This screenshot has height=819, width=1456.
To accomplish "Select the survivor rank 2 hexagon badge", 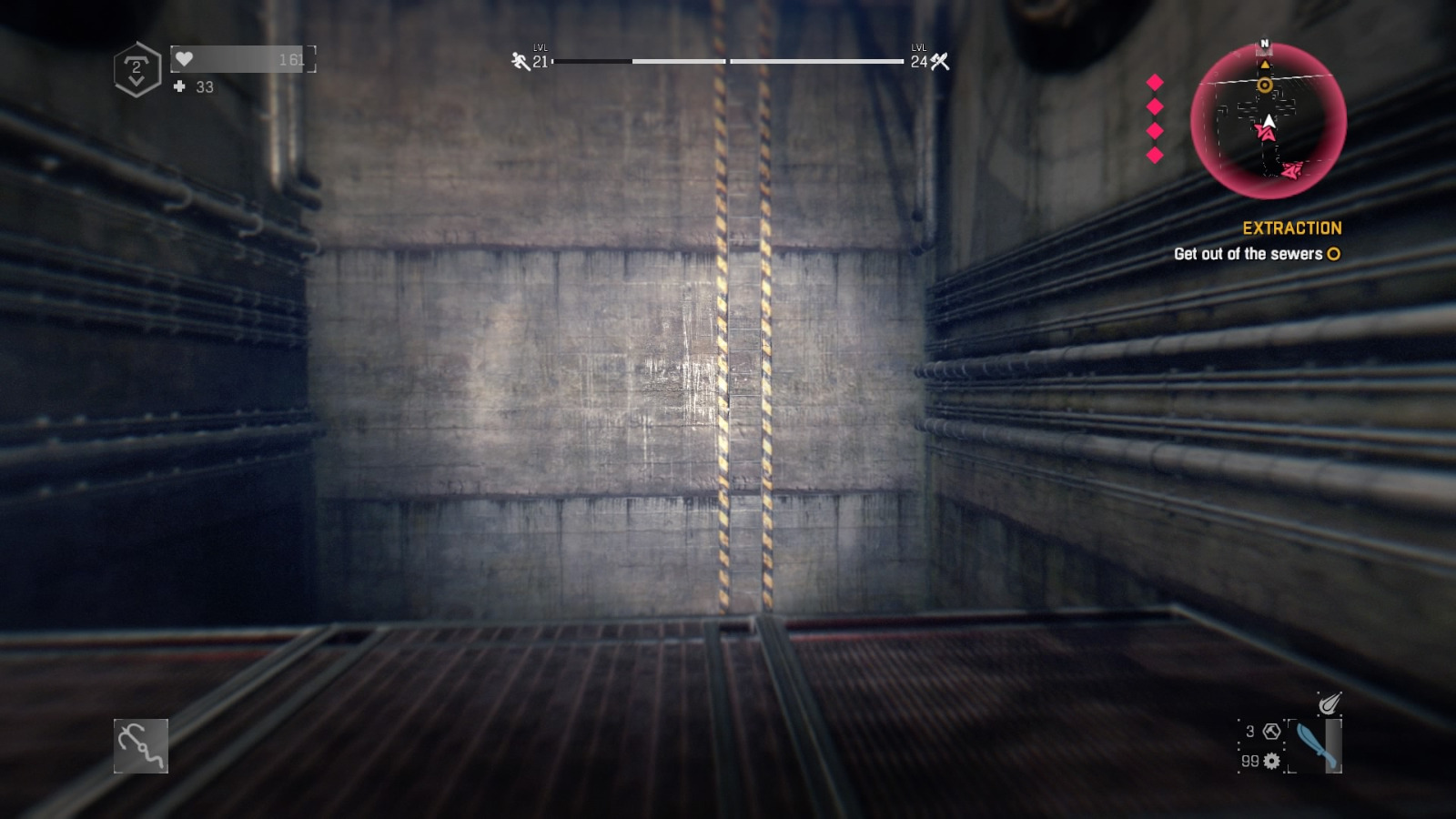I will click(x=136, y=66).
